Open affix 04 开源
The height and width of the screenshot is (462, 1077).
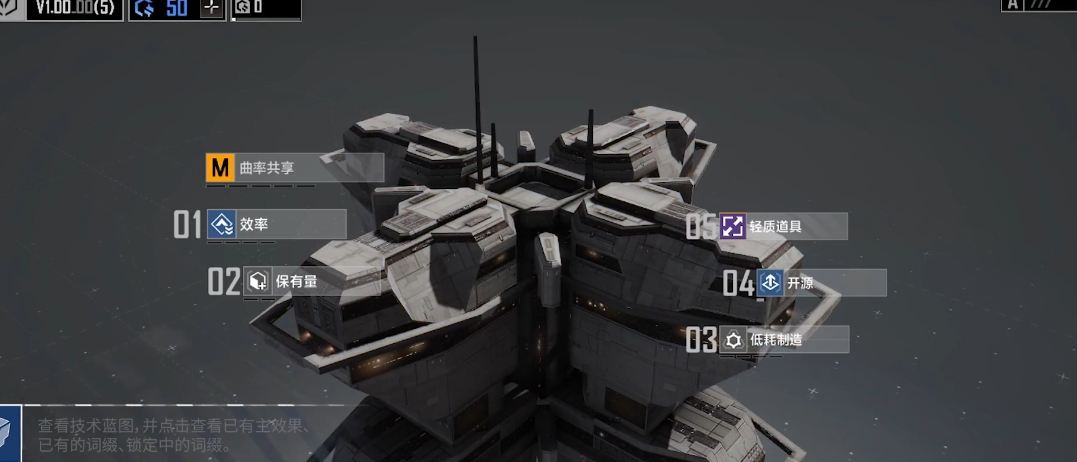pos(820,283)
